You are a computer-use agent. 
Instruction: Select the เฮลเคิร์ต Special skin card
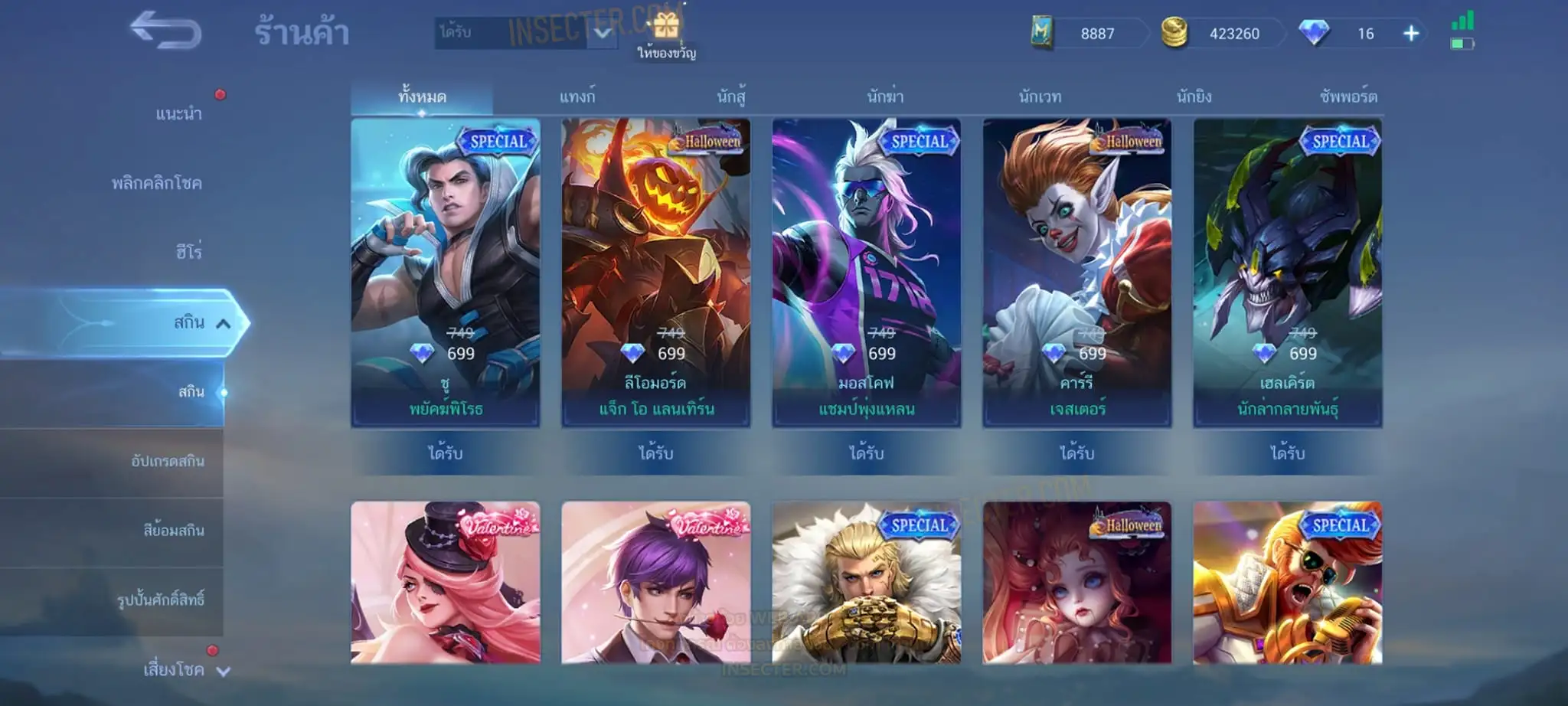point(1288,272)
